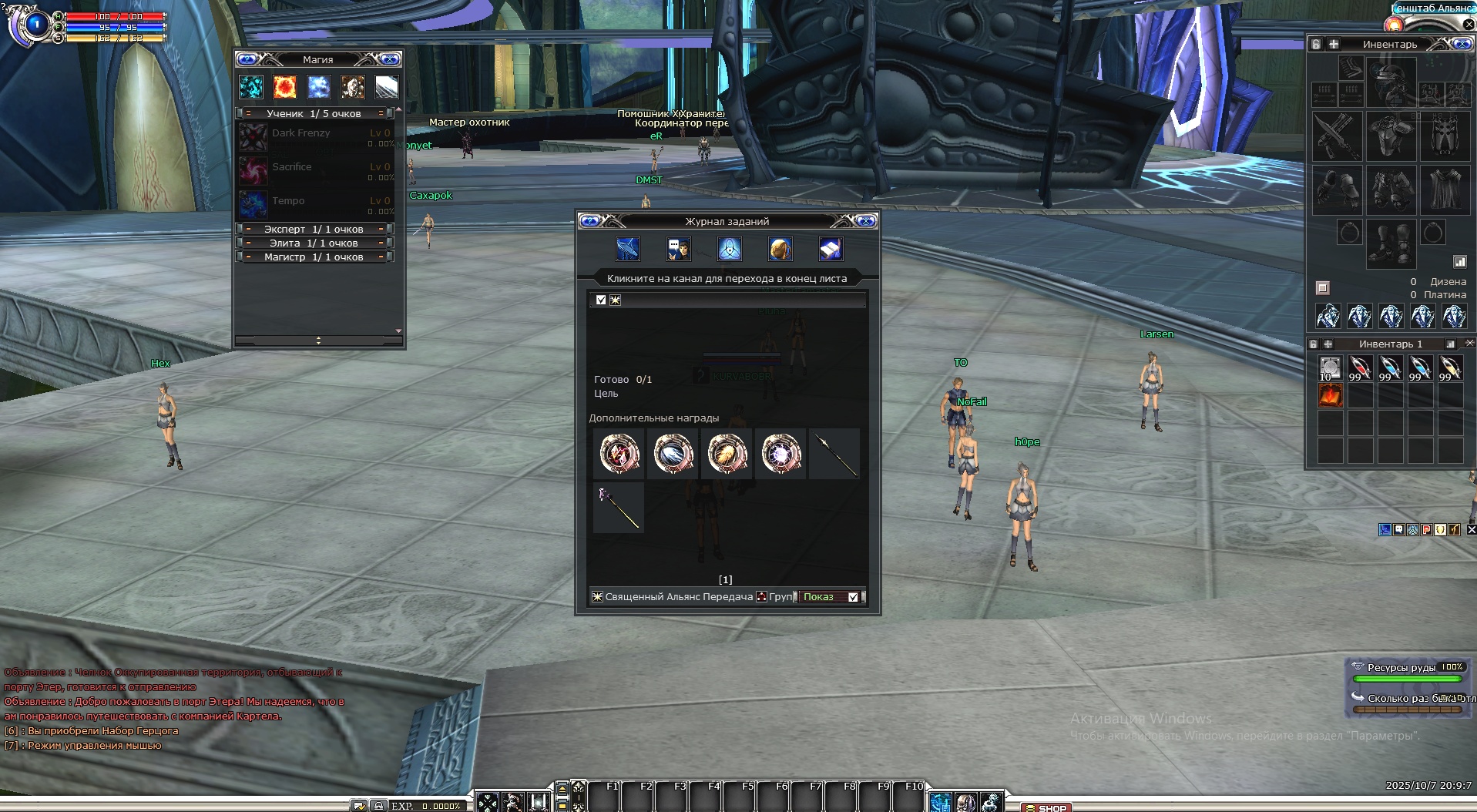Toggle the Показ checkbox in quest journal
Viewport: 1477px width, 812px height.
[x=853, y=597]
